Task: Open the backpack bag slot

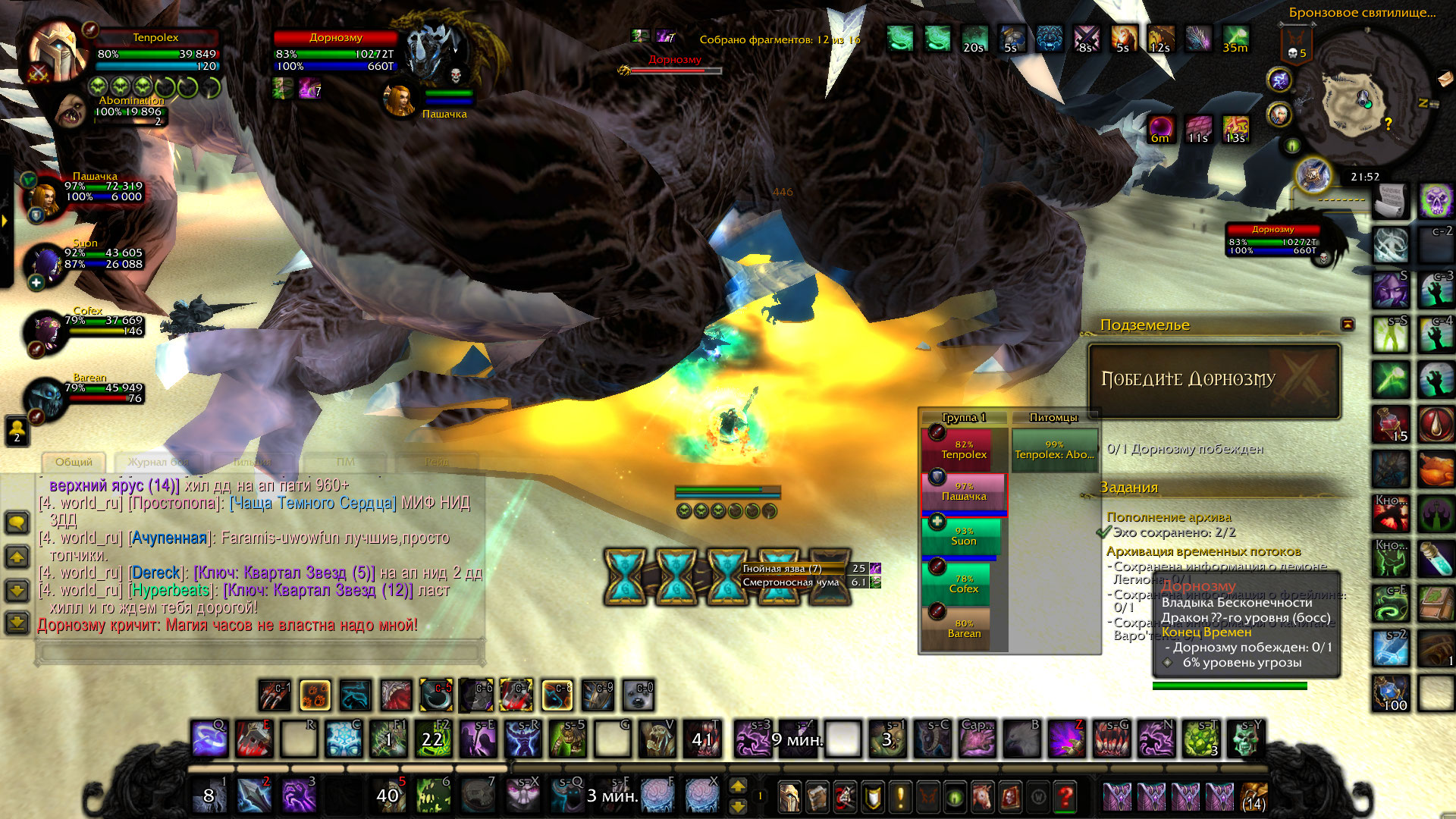Action: click(x=1254, y=797)
